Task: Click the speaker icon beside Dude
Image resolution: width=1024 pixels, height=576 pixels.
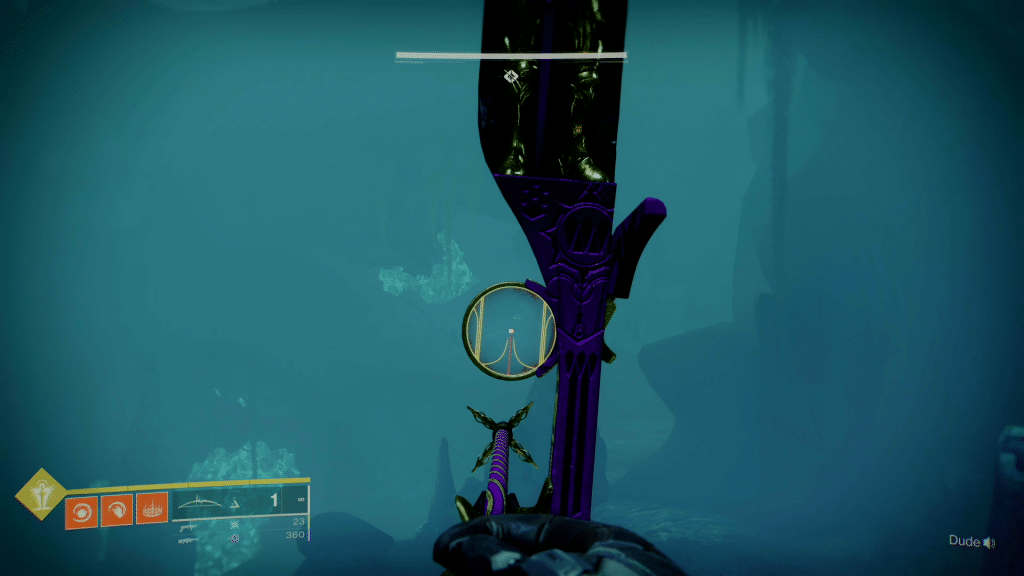Action: (989, 542)
